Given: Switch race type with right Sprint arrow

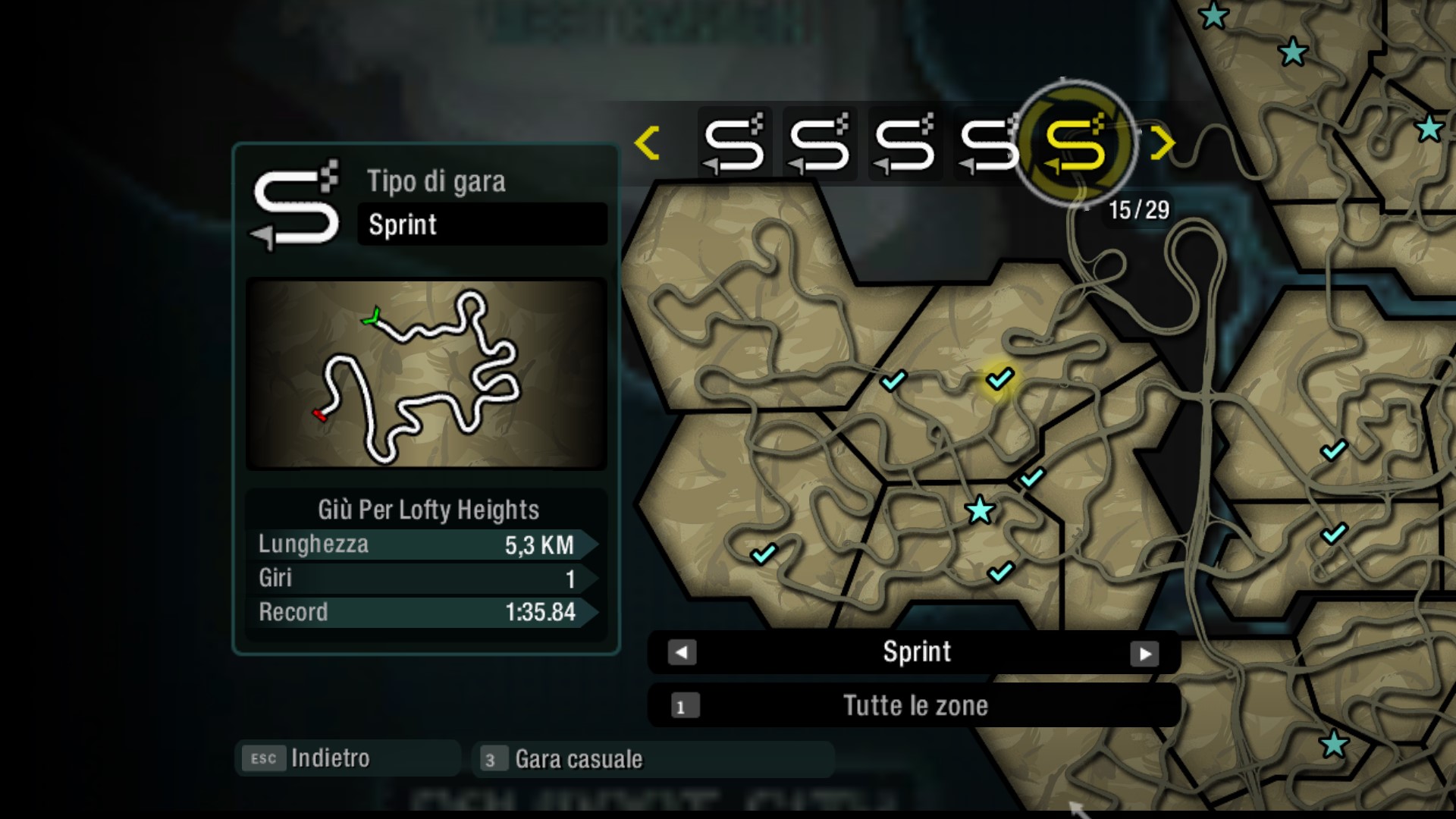Looking at the screenshot, I should (1144, 653).
